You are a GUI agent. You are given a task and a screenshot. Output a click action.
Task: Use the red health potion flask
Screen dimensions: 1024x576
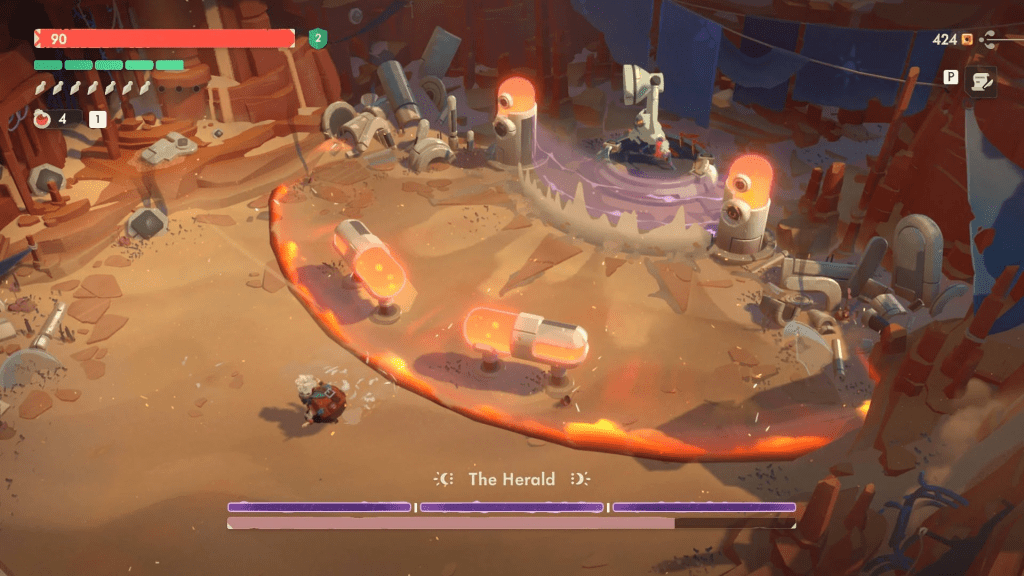[43, 119]
